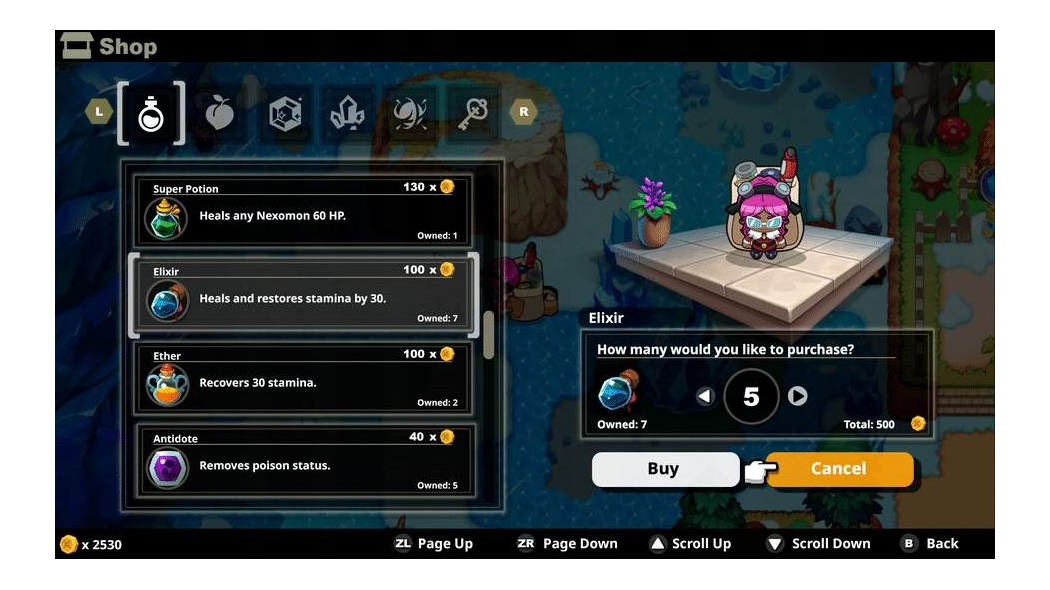Select the Super Potion shop entry

[x=304, y=211]
